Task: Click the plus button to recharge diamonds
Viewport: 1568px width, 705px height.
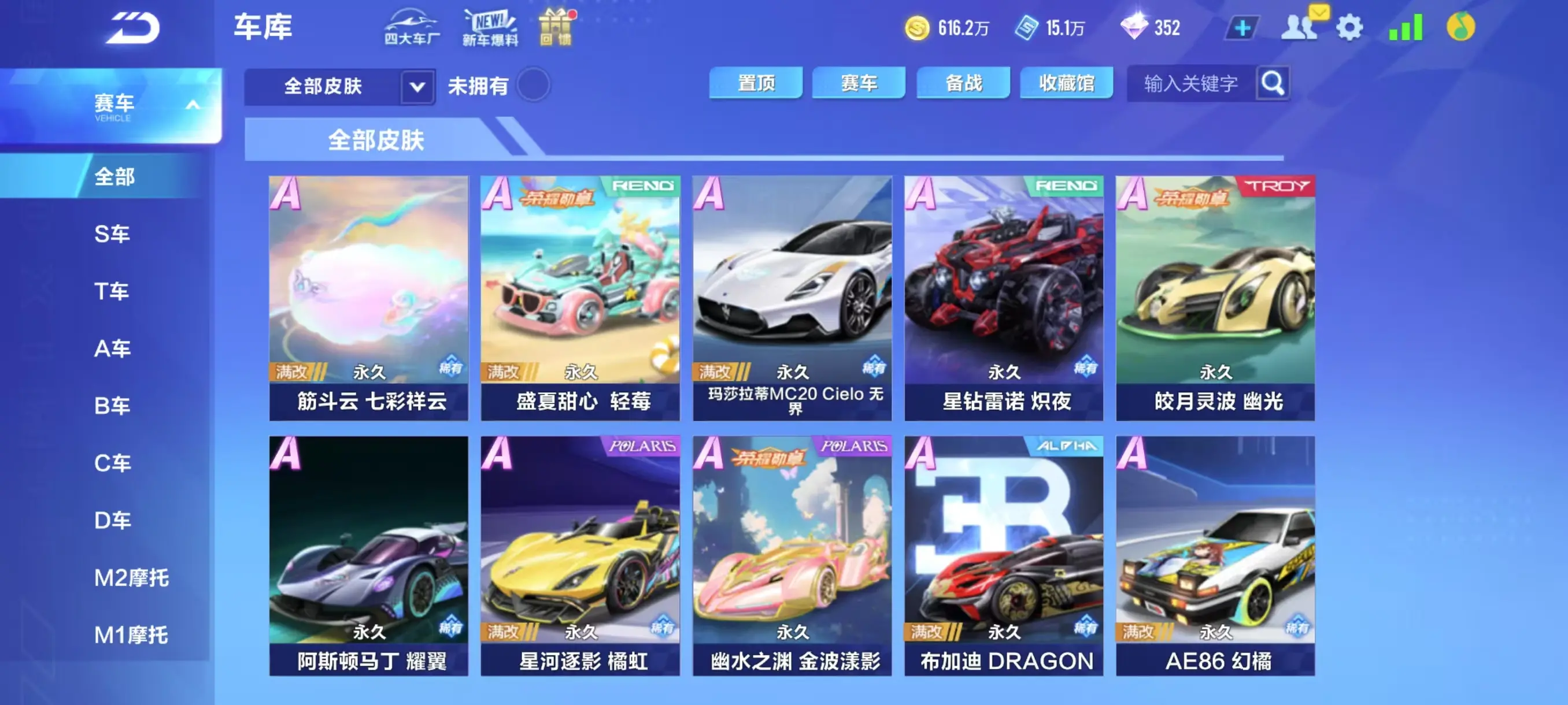Action: pos(1244,27)
